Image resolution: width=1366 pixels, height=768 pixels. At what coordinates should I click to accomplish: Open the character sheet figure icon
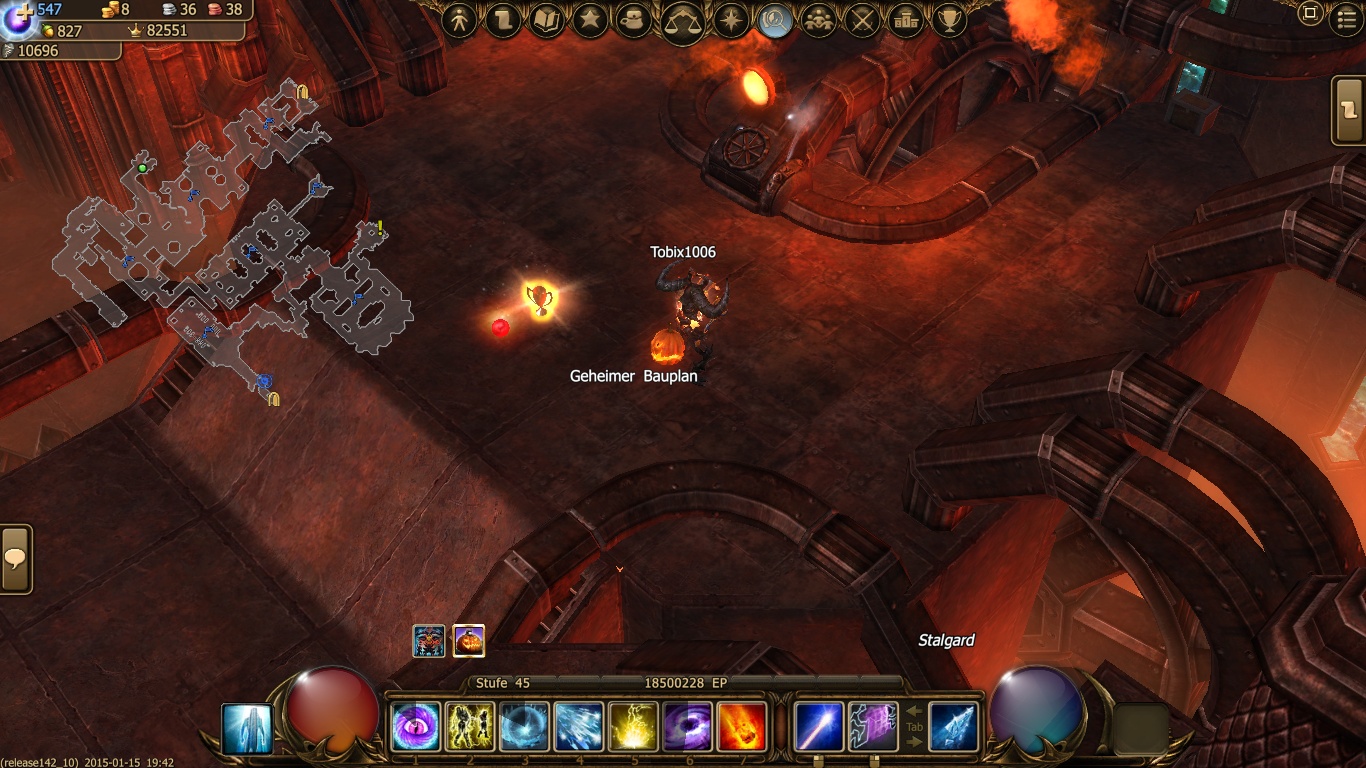(460, 21)
